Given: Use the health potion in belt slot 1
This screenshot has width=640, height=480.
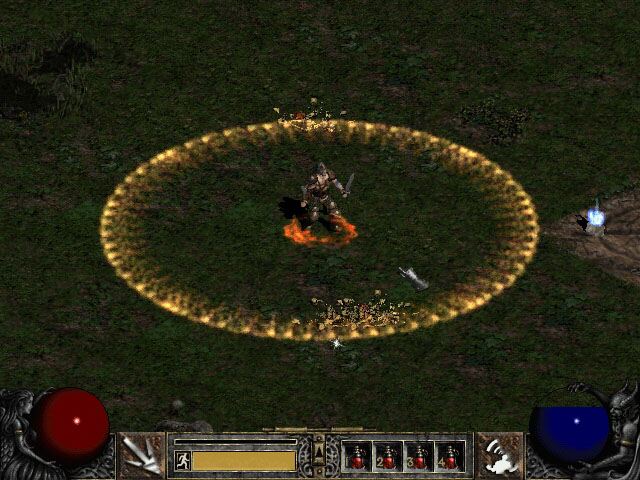Looking at the screenshot, I should [x=358, y=456].
